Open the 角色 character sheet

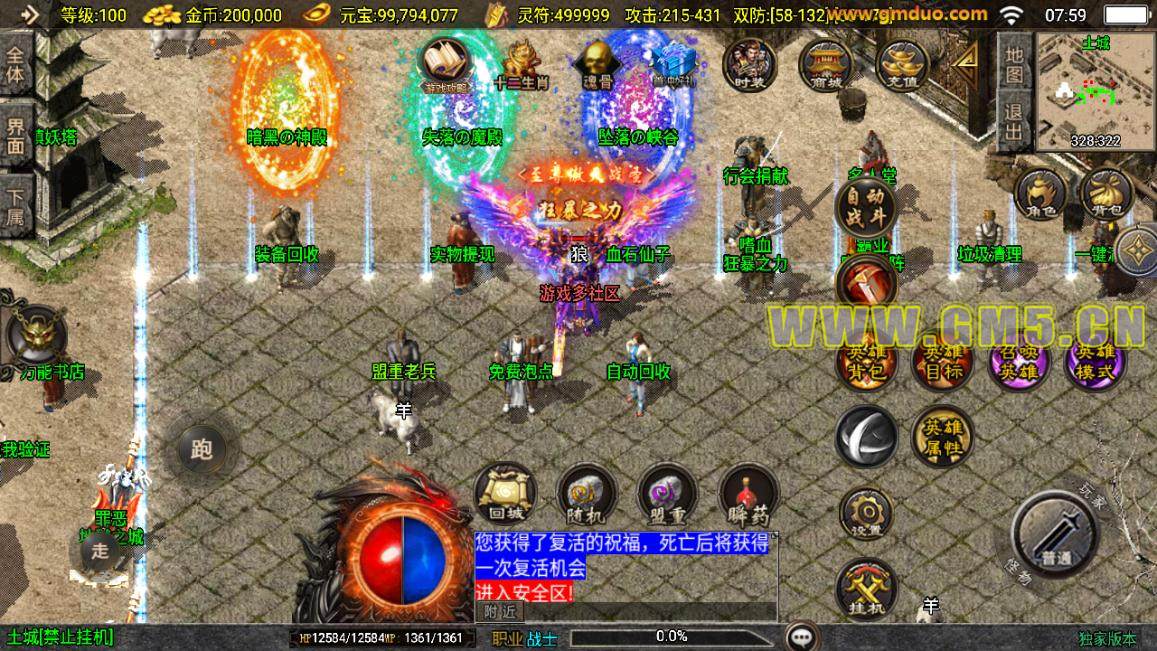[1041, 194]
